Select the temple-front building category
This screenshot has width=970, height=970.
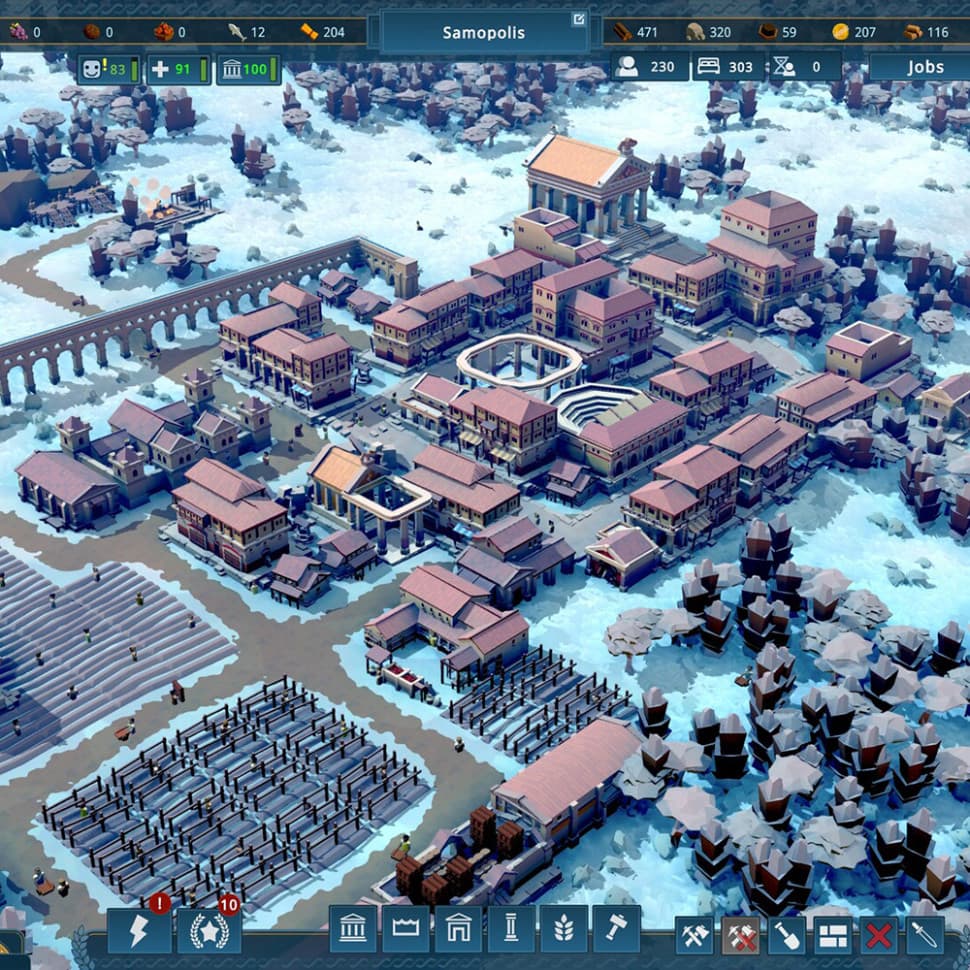[353, 930]
